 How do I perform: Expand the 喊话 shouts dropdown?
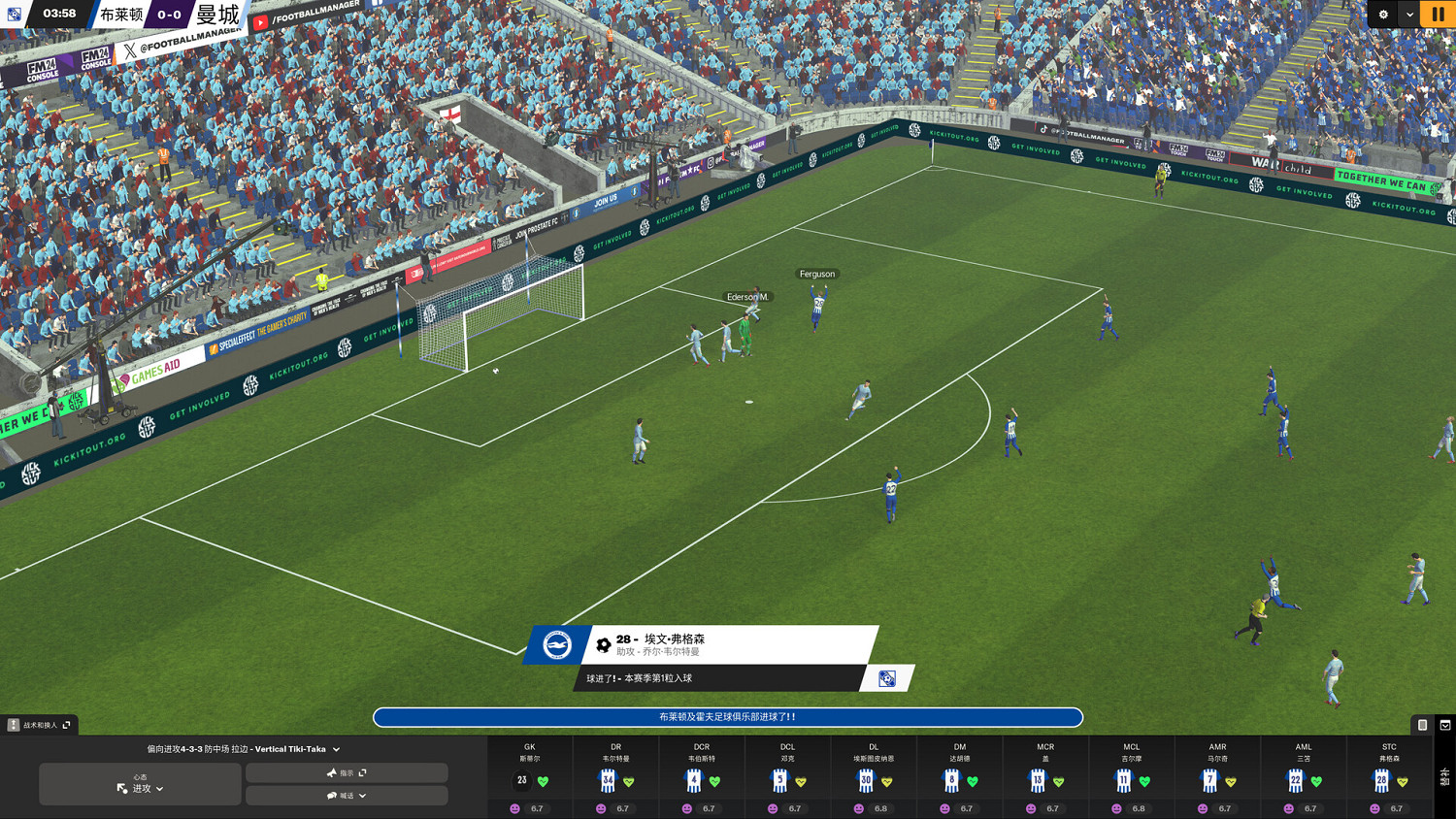pyautogui.click(x=347, y=796)
